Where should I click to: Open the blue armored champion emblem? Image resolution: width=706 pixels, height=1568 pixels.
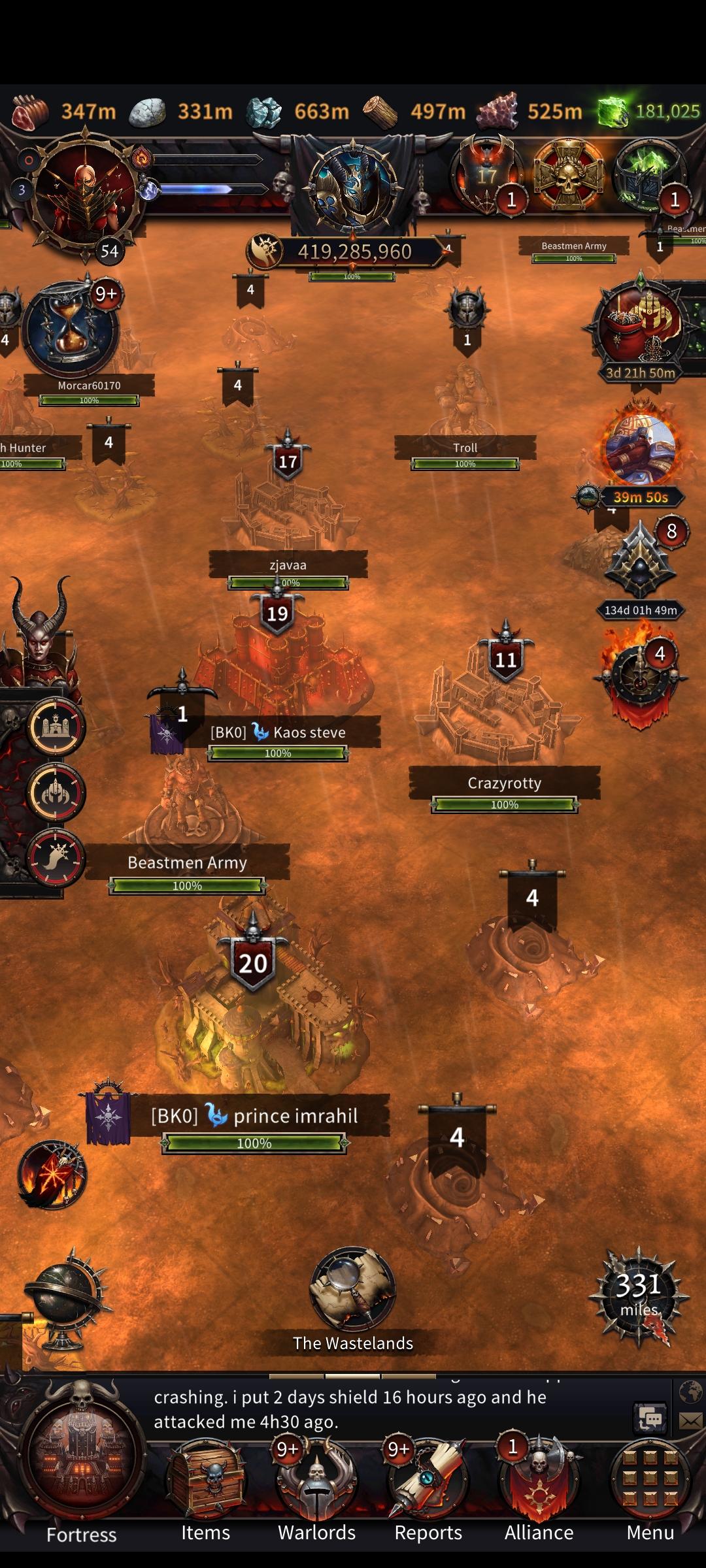click(353, 186)
